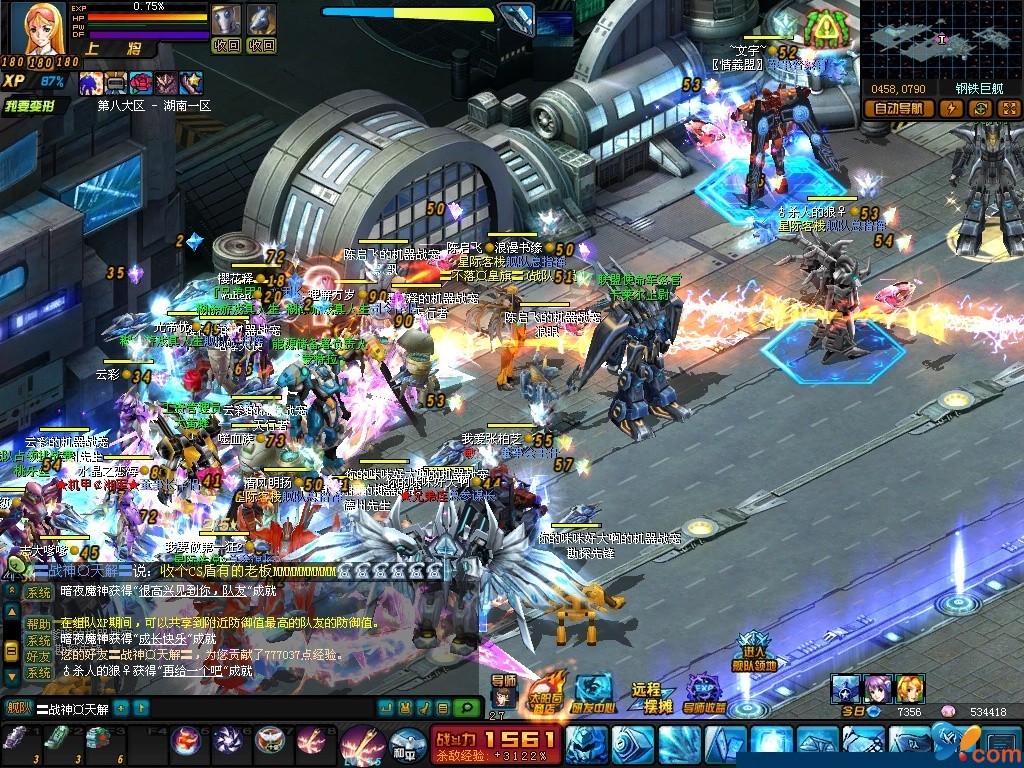
Task: Select the 帮助 help chat tag
Action: 38,624
